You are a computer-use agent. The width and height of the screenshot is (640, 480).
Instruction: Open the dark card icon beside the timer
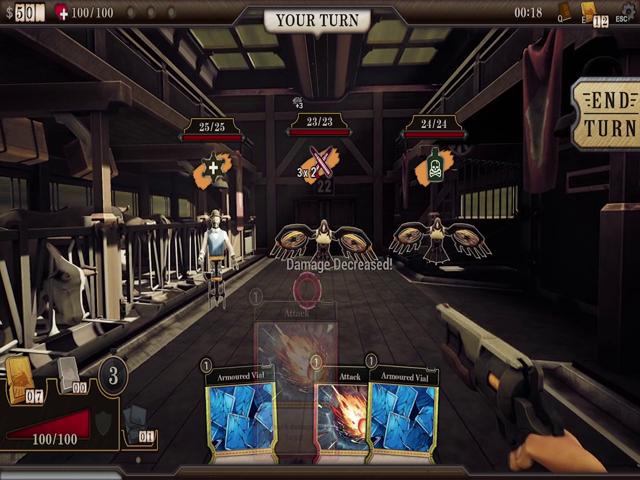pos(564,11)
